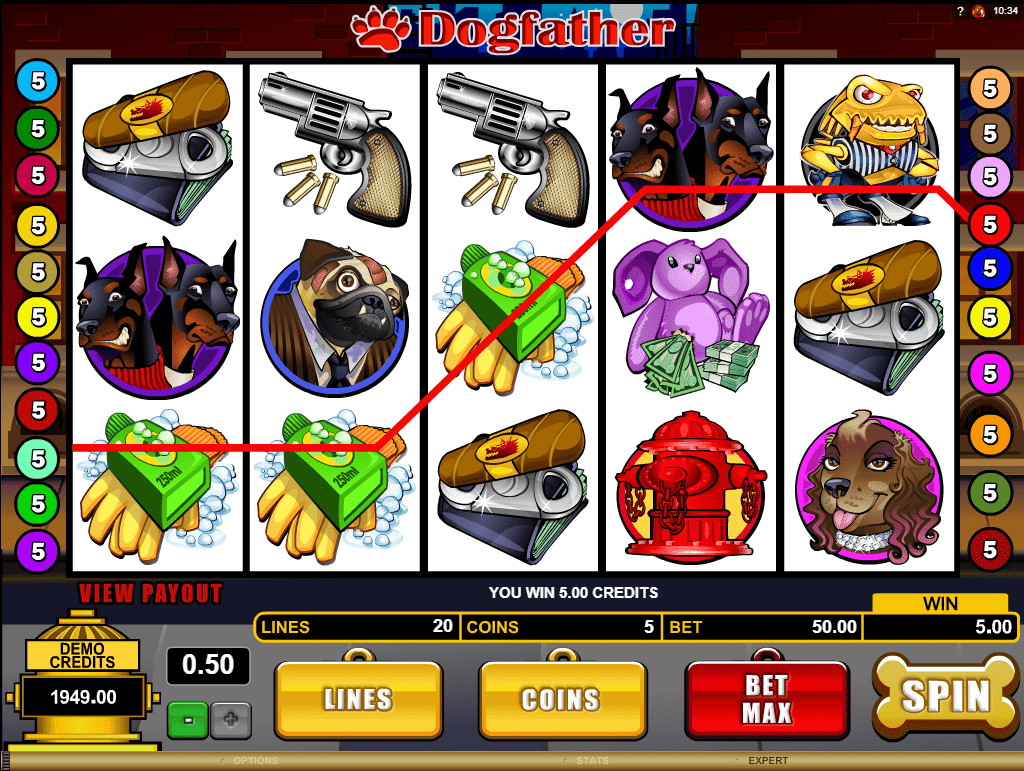Select the magenta payline 5 marker
This screenshot has width=1024, height=771.
pos(990,374)
